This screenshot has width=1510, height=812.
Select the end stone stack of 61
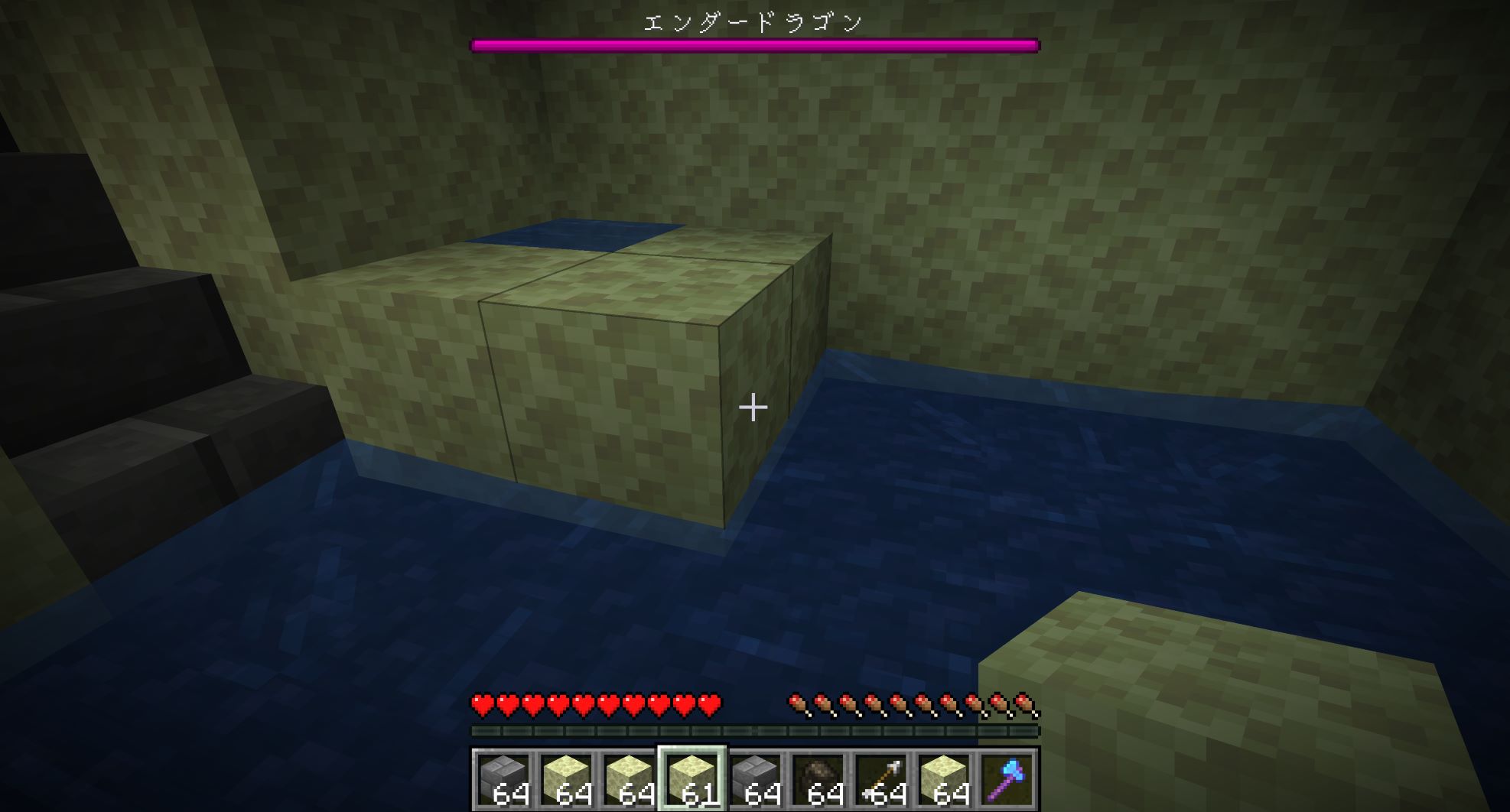692,779
